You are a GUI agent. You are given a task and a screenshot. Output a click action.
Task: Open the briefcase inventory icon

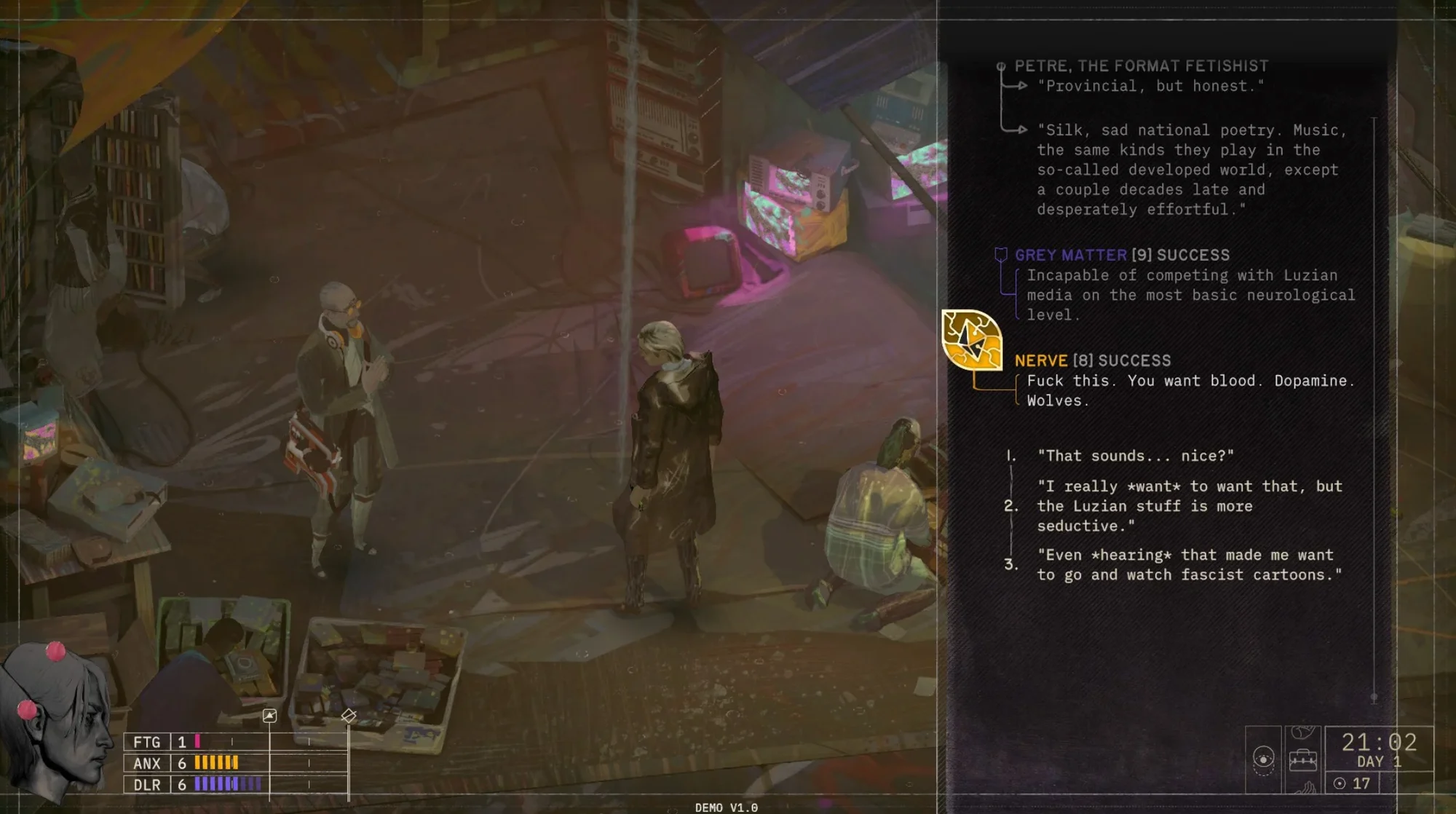click(x=1302, y=760)
